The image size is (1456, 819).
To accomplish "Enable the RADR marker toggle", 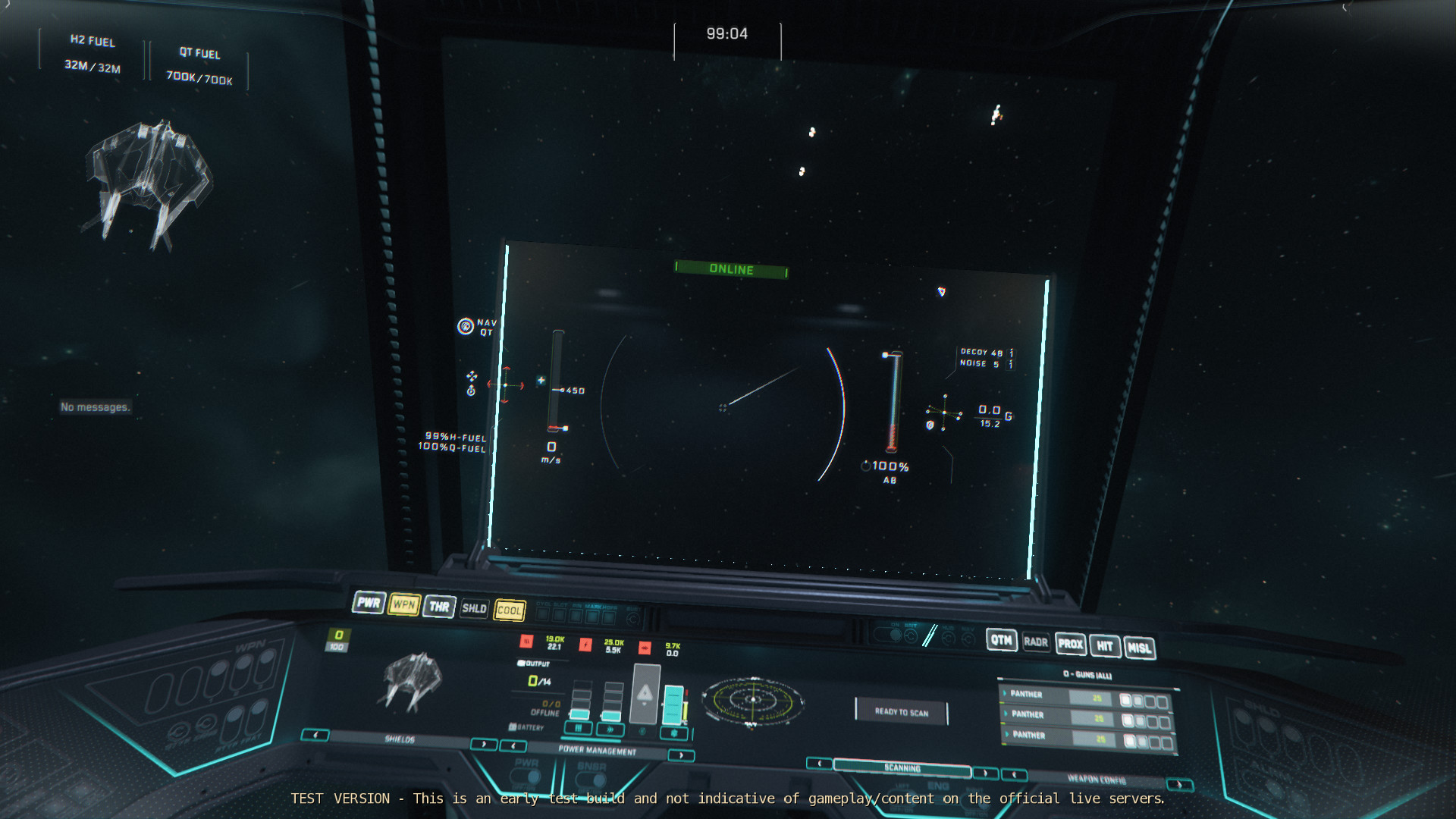I will tap(1037, 642).
